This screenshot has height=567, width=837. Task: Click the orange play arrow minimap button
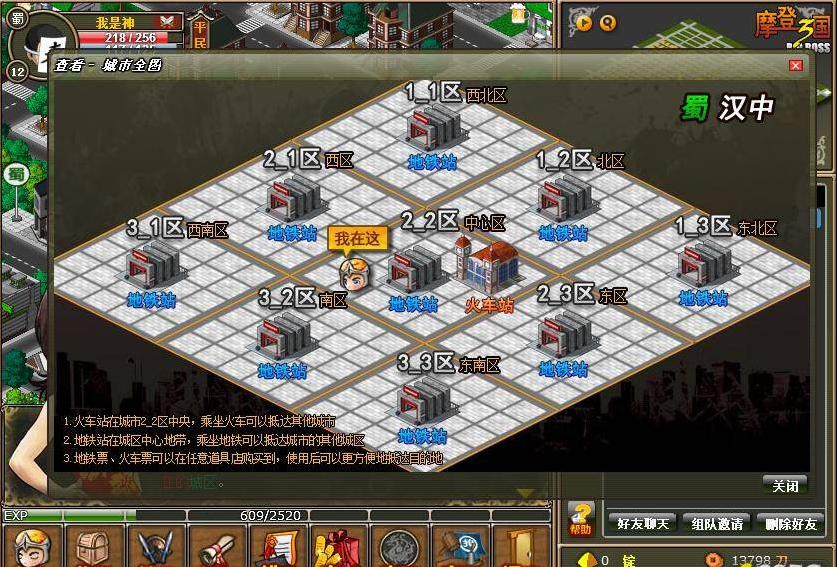pyautogui.click(x=581, y=24)
